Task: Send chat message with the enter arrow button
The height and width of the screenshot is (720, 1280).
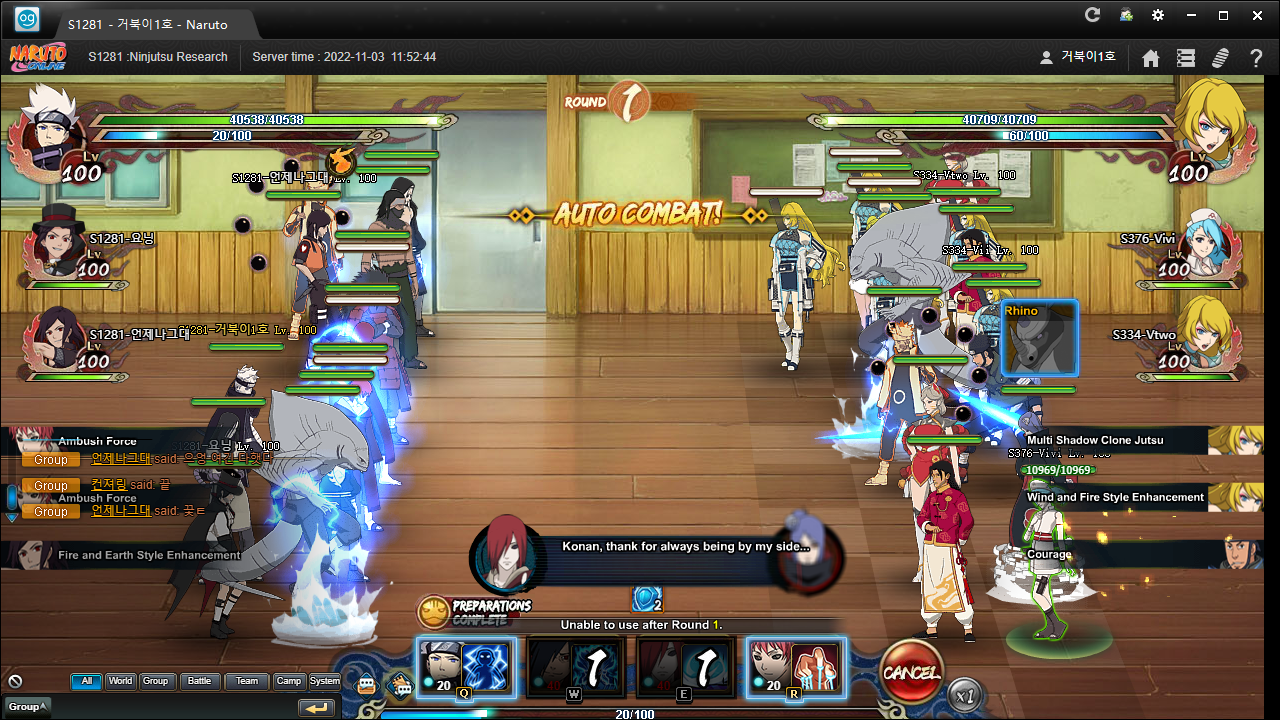Action: [317, 707]
